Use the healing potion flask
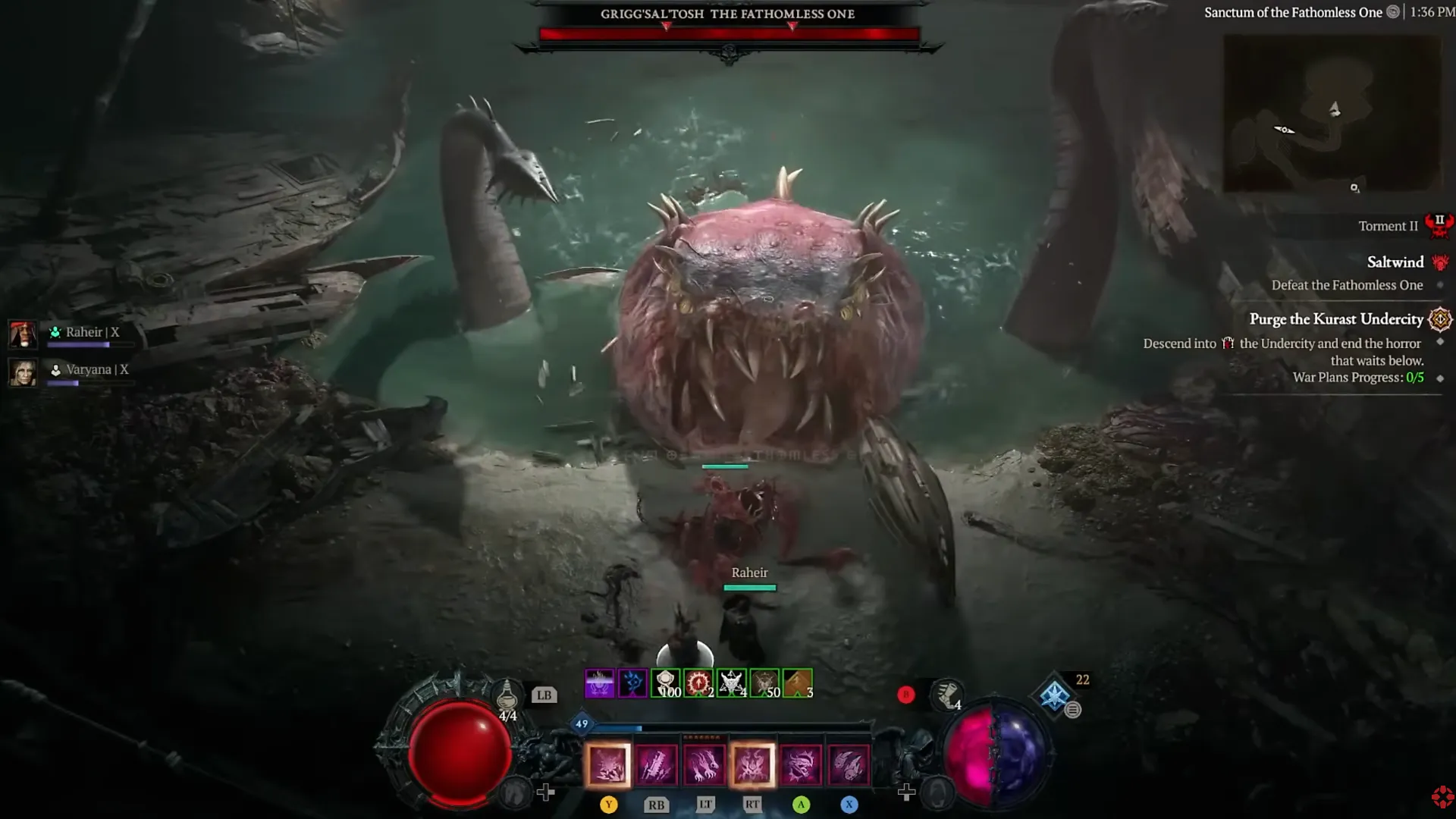The width and height of the screenshot is (1456, 819). tap(507, 694)
